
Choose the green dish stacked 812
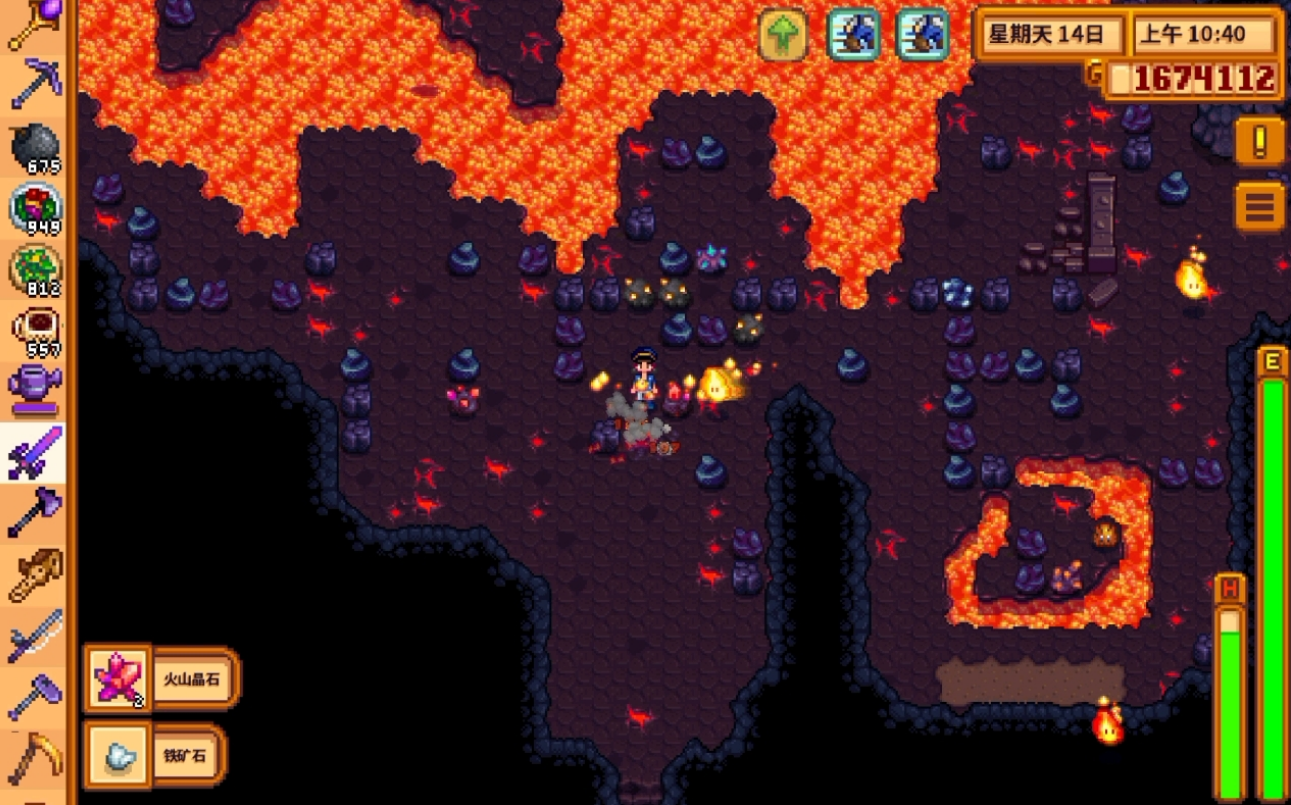point(35,270)
